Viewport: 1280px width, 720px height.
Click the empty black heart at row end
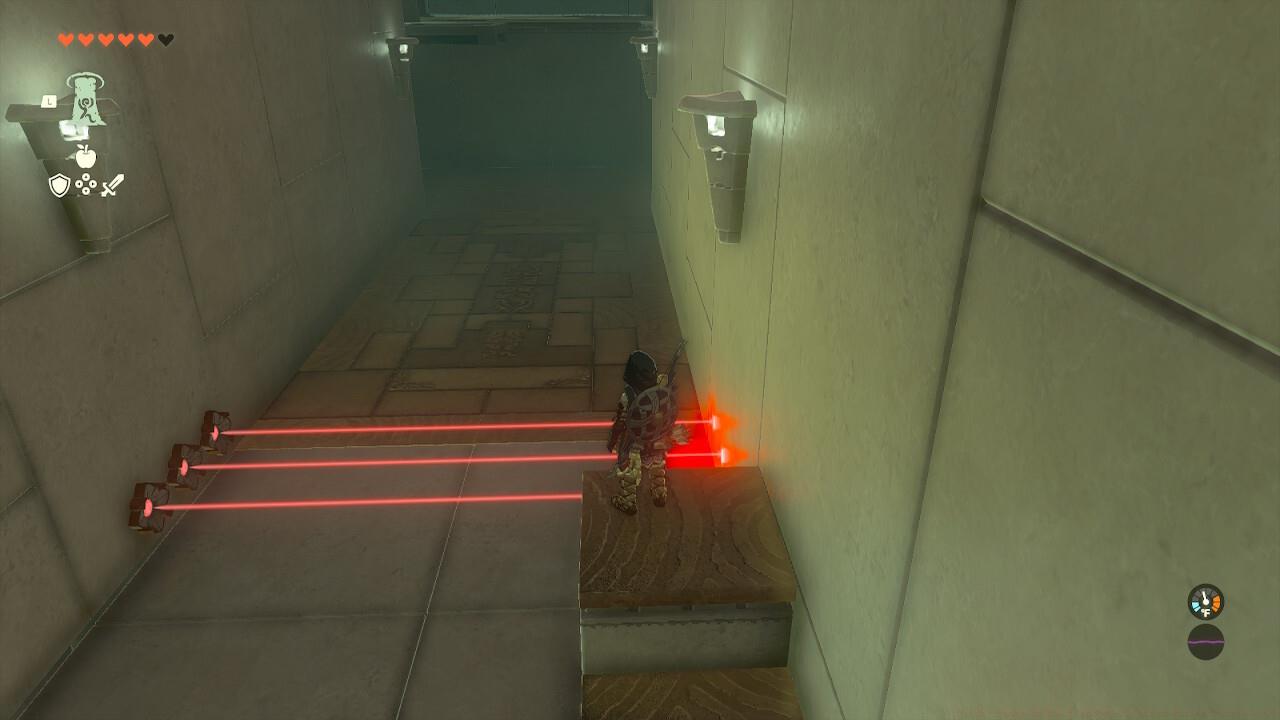tap(165, 39)
